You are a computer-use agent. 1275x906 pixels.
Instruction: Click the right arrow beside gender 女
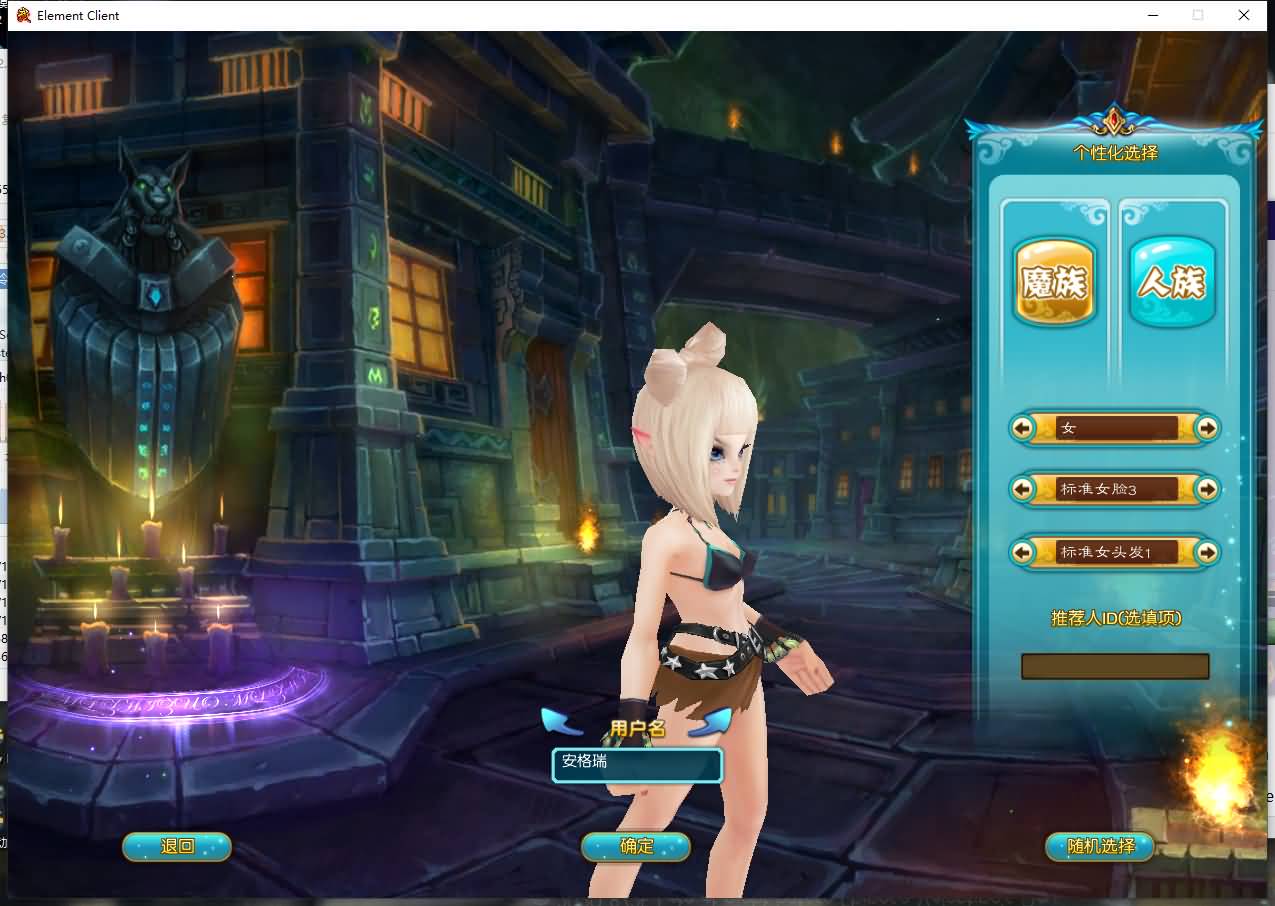point(1207,428)
